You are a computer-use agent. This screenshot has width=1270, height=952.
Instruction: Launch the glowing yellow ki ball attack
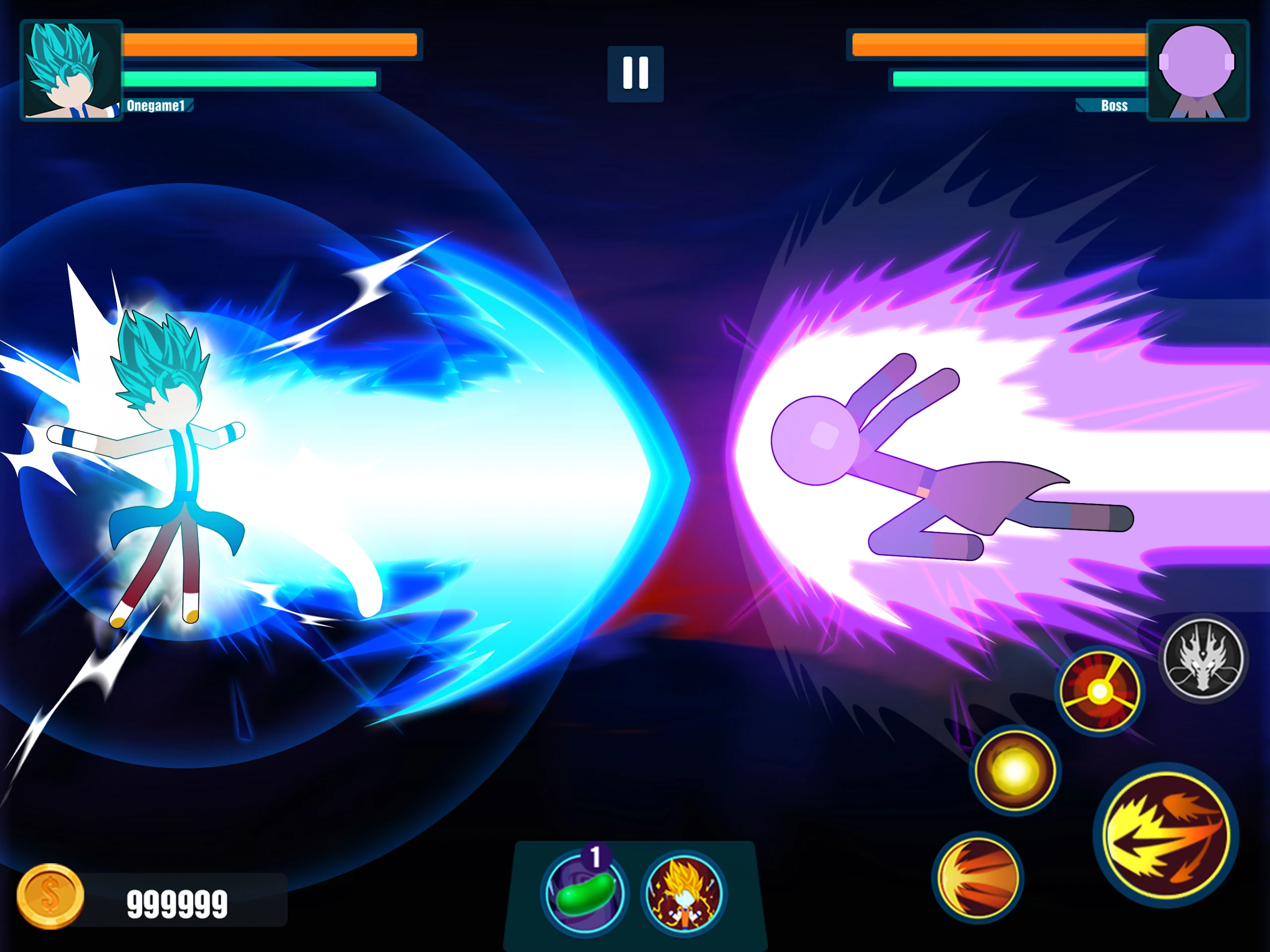[1015, 770]
